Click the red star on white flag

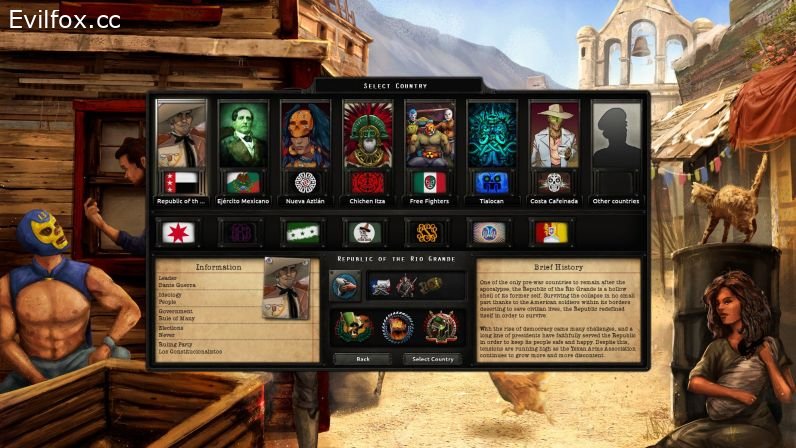176,233
